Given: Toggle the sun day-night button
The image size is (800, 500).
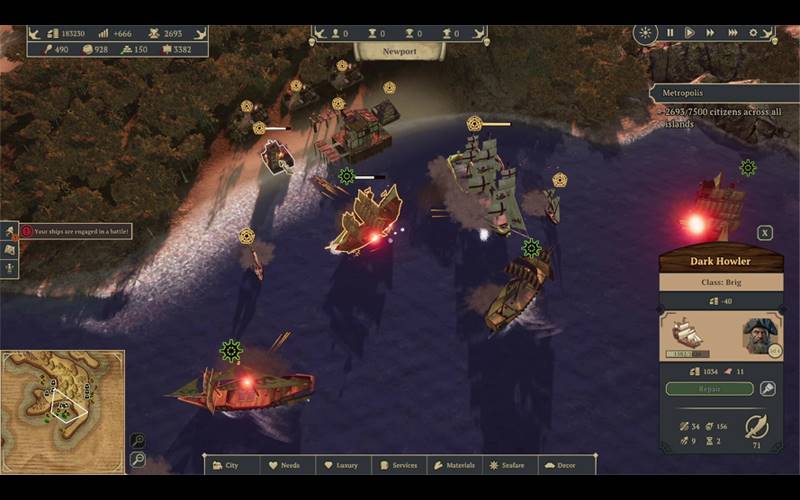Looking at the screenshot, I should tap(647, 33).
